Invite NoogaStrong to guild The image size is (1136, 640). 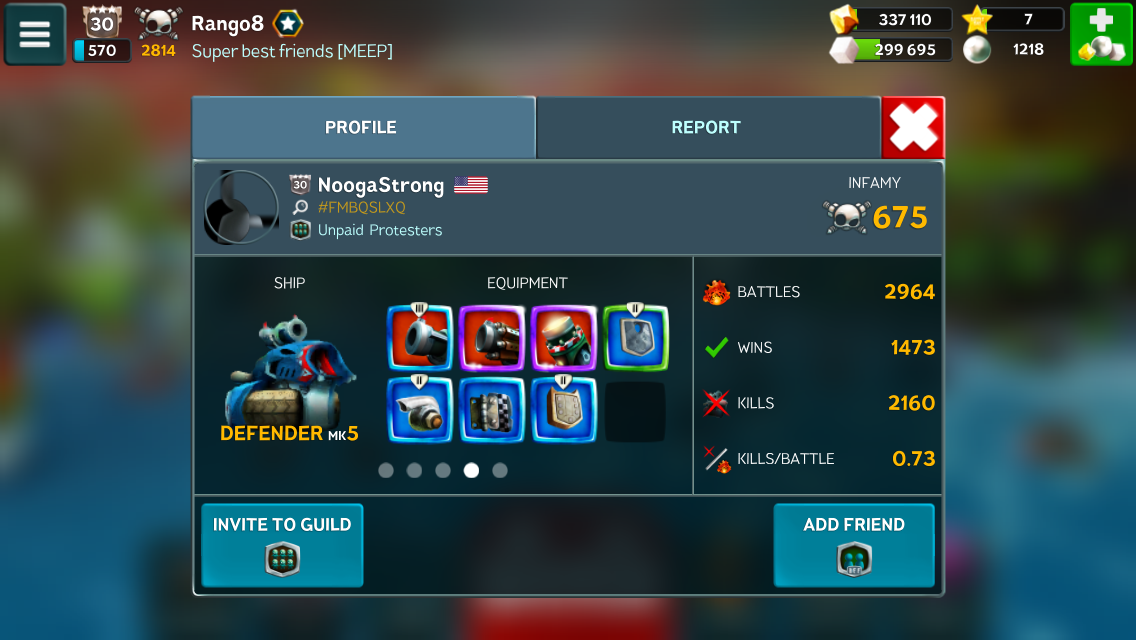pos(282,545)
